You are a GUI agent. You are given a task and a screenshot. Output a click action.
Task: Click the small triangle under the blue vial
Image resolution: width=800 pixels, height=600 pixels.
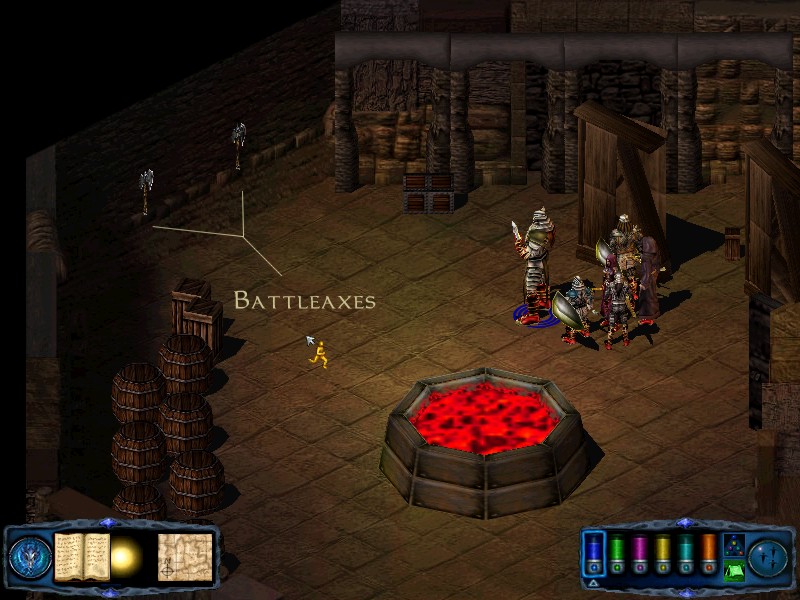[593, 582]
